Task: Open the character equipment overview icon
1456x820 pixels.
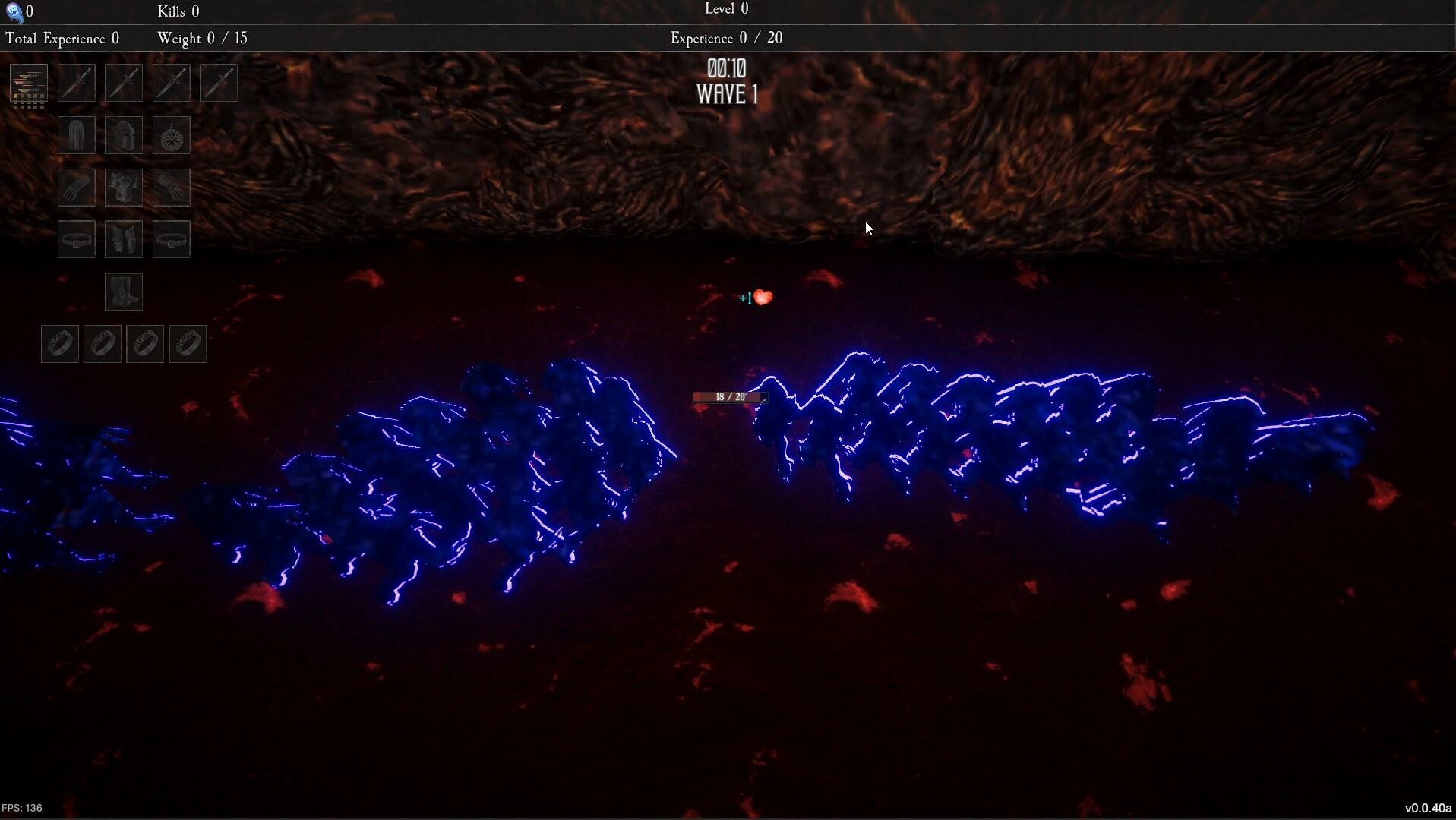Action: click(x=28, y=86)
